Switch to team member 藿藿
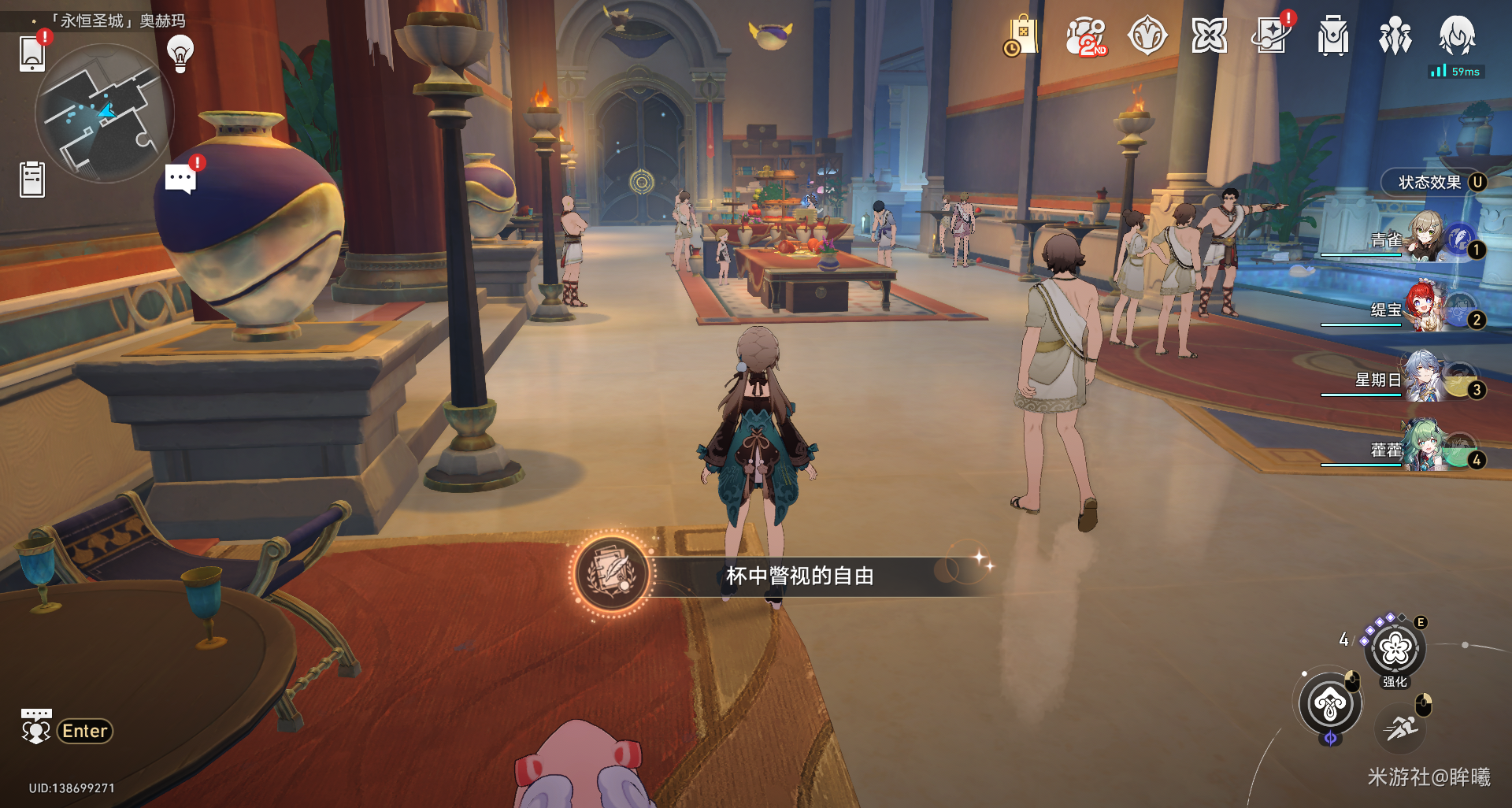Viewport: 1512px width, 808px height. click(x=1425, y=447)
